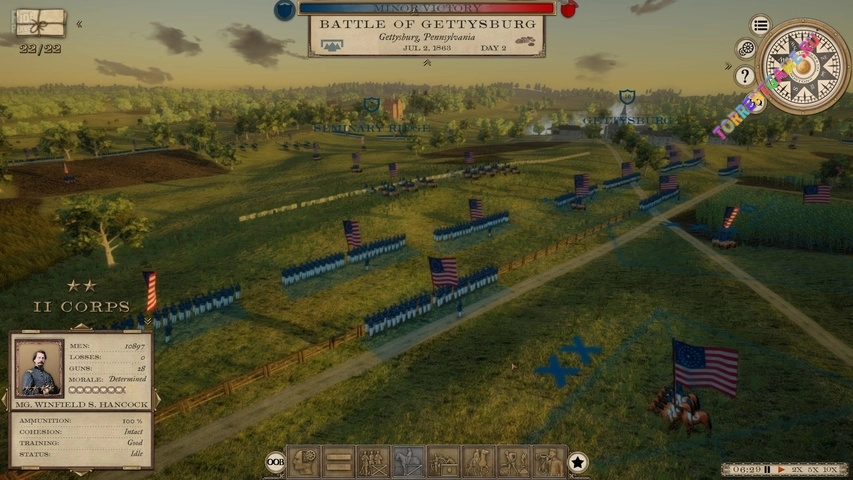Set game speed to 2X

[797, 469]
